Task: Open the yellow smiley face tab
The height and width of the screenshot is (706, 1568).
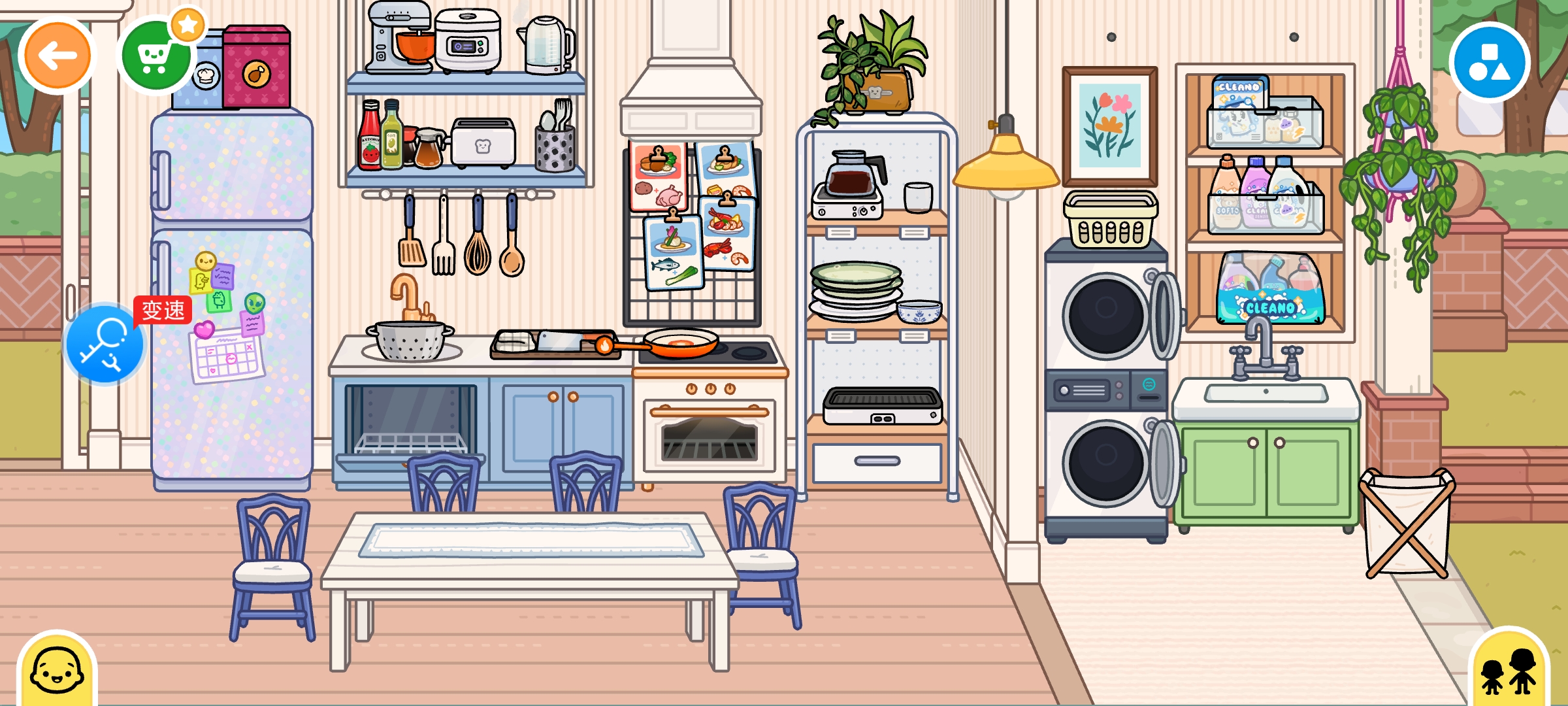Action: click(x=57, y=670)
